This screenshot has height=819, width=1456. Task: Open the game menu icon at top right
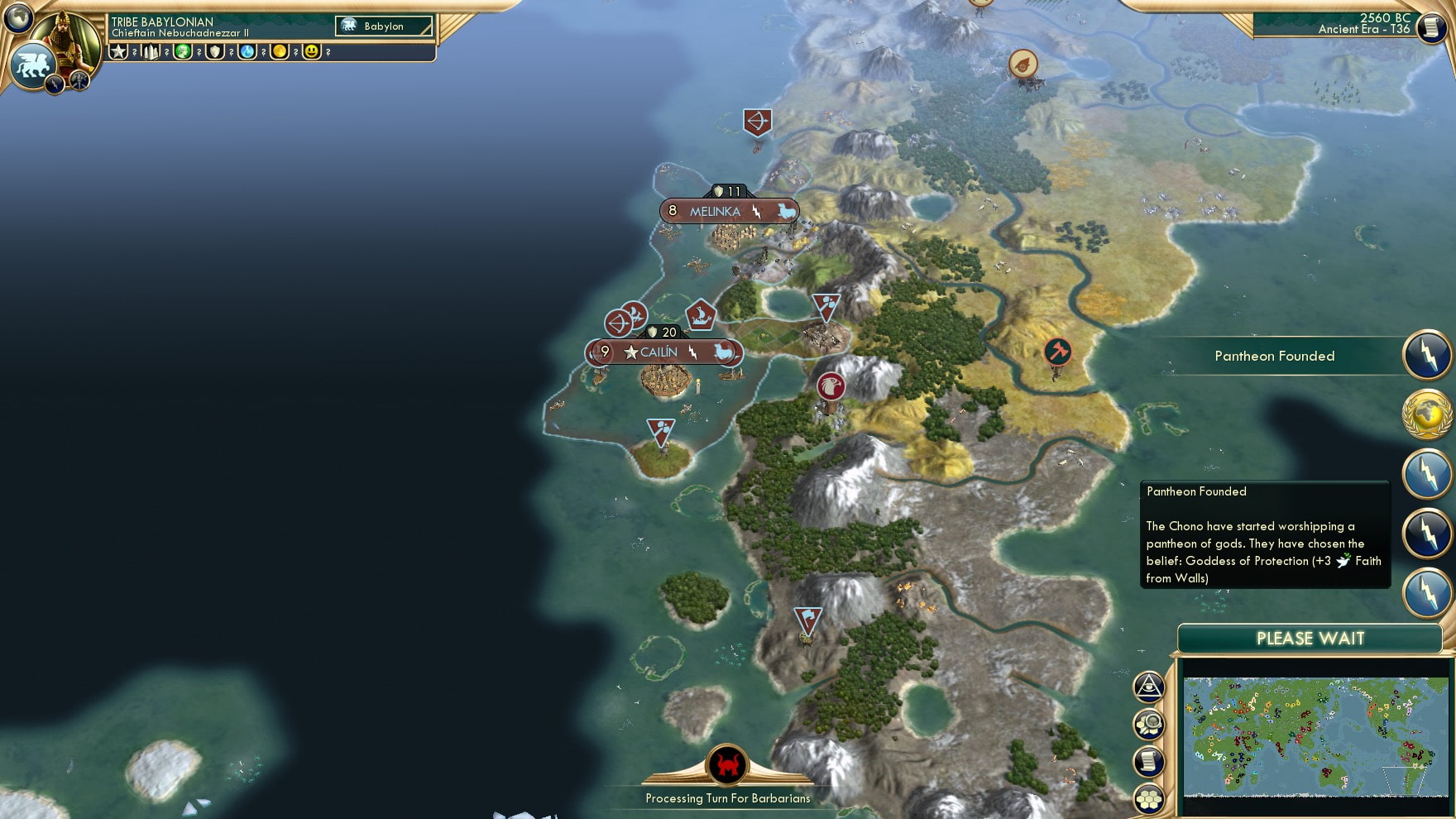point(1433,26)
